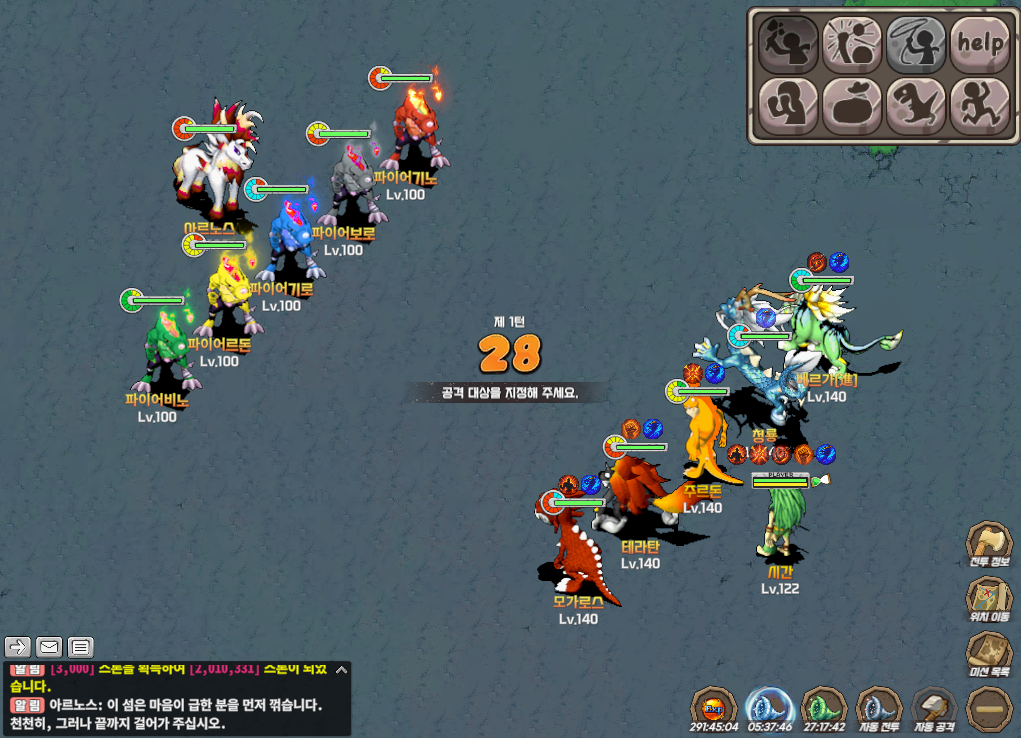The height and width of the screenshot is (738, 1021).
Task: Toggle 자동 전투 auto battle button
Action: (880, 708)
